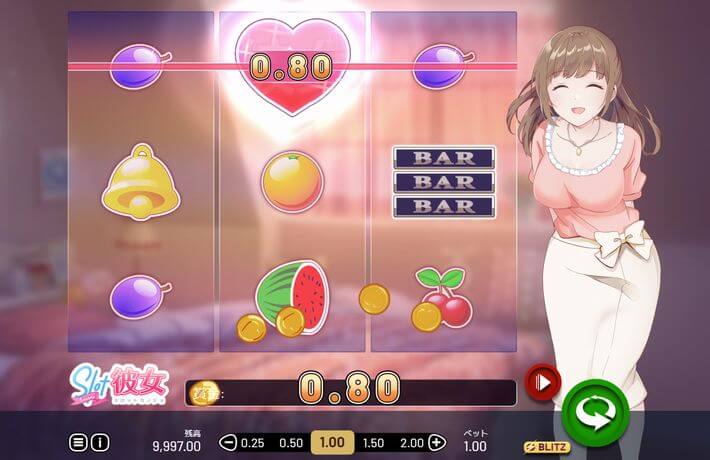710x460 pixels.
Task: Switch the bet to 2.00
Action: (x=410, y=442)
